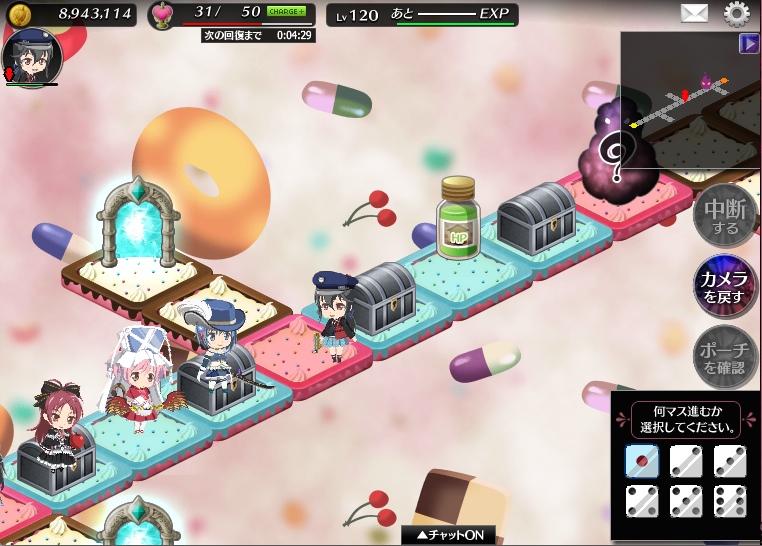Choose the two-pip die to move two spaces

pos(686,460)
